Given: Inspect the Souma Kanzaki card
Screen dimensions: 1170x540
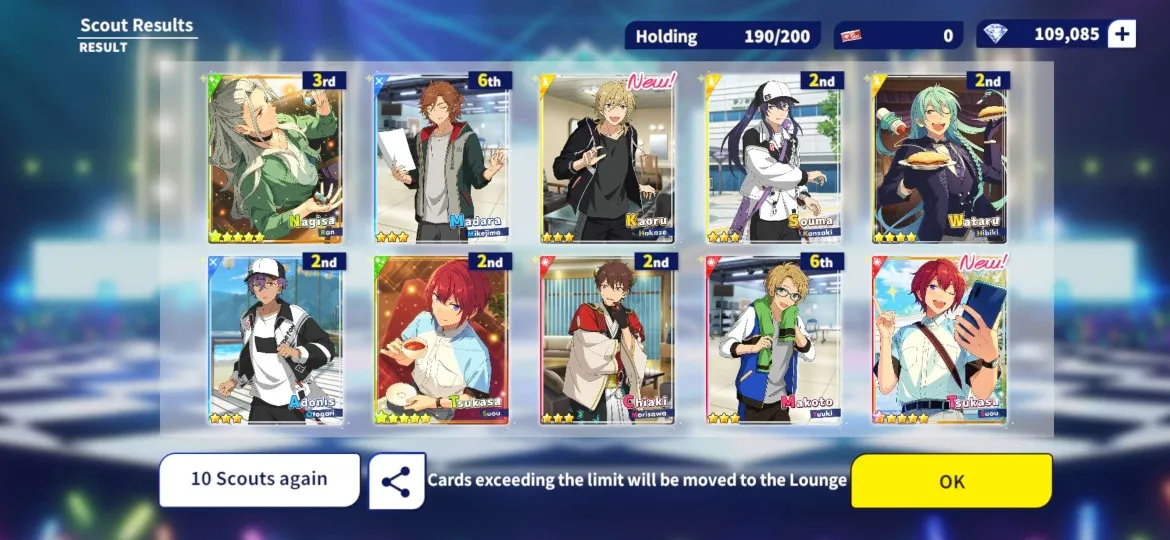Looking at the screenshot, I should [774, 158].
